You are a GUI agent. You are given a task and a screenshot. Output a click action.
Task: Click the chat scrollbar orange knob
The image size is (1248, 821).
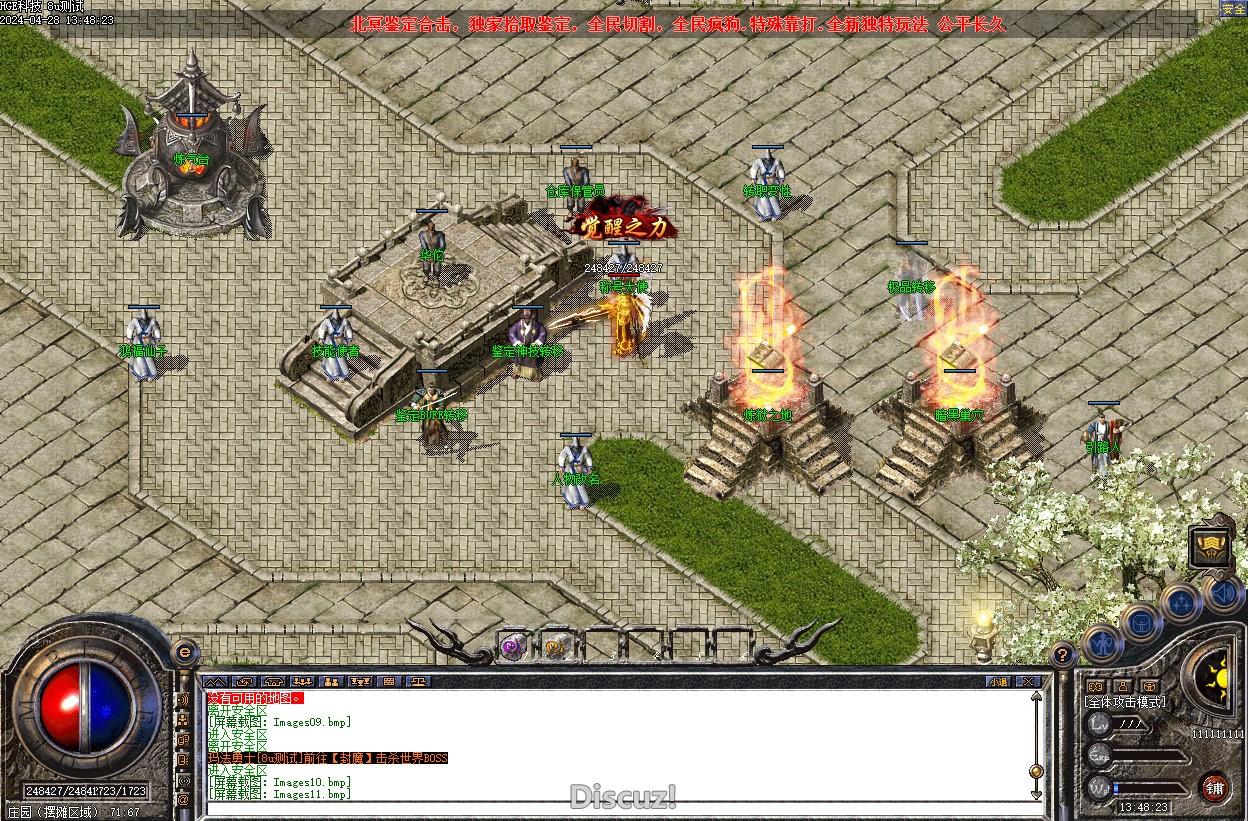pyautogui.click(x=1036, y=771)
